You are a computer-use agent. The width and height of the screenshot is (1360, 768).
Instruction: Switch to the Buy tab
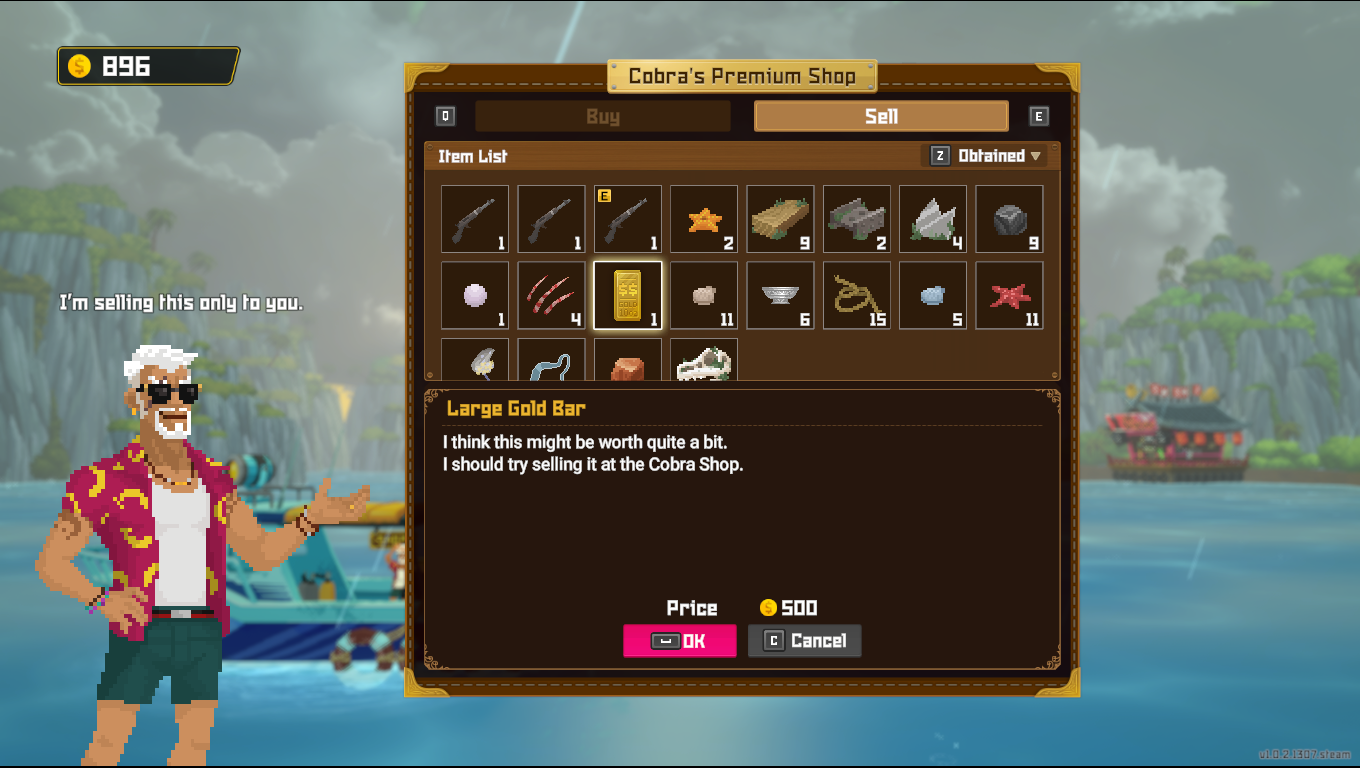click(x=603, y=116)
